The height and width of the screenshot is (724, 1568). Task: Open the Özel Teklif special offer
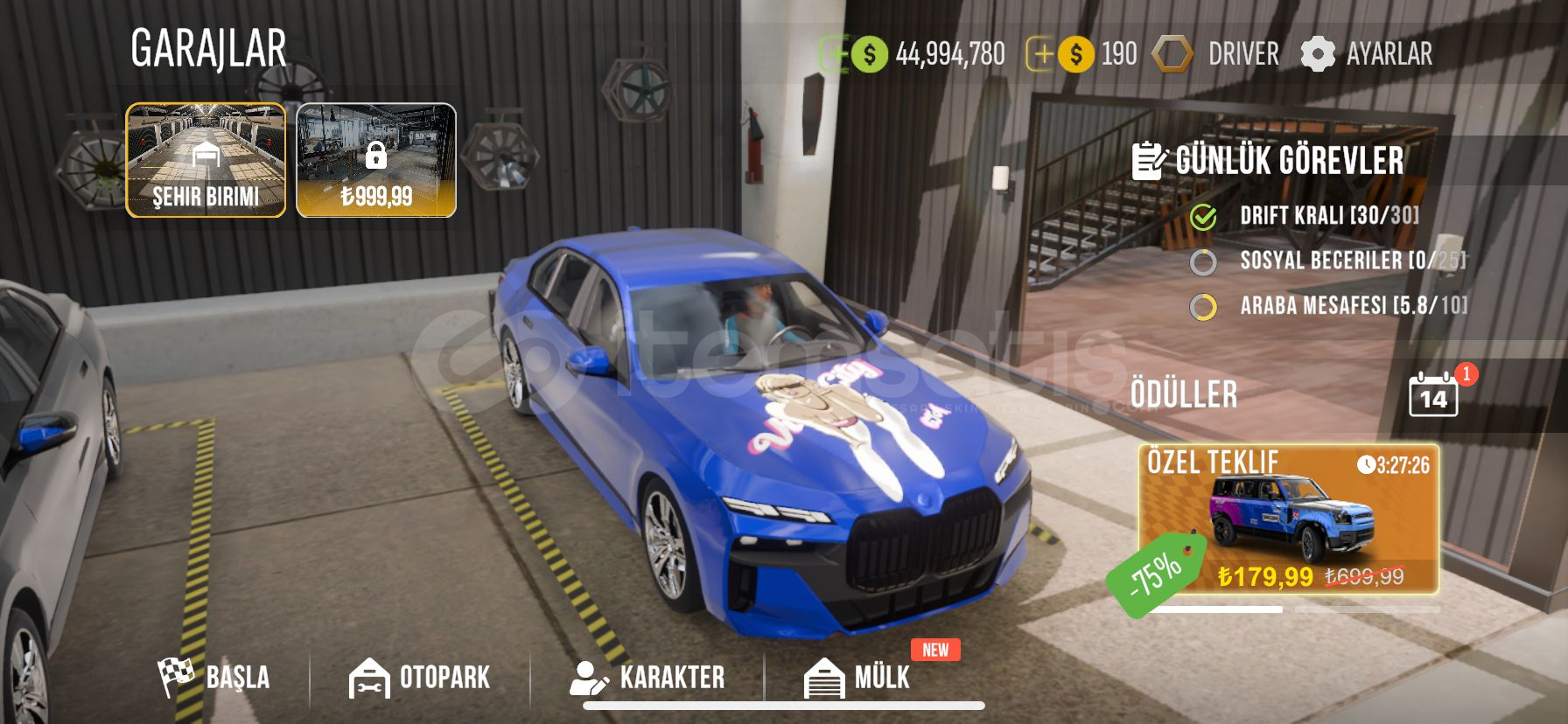click(1288, 520)
